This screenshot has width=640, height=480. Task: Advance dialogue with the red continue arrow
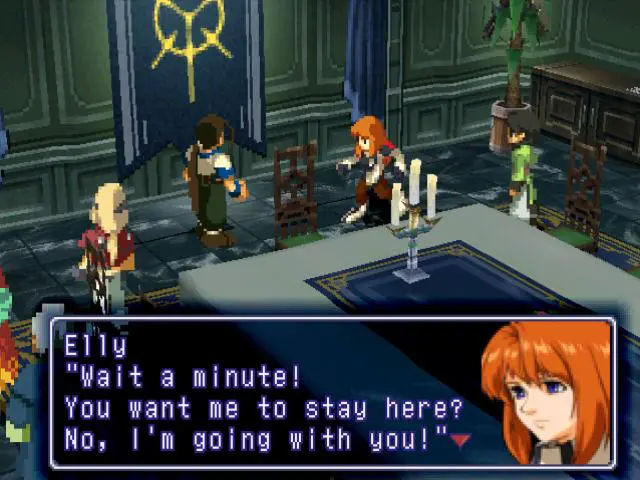459,439
